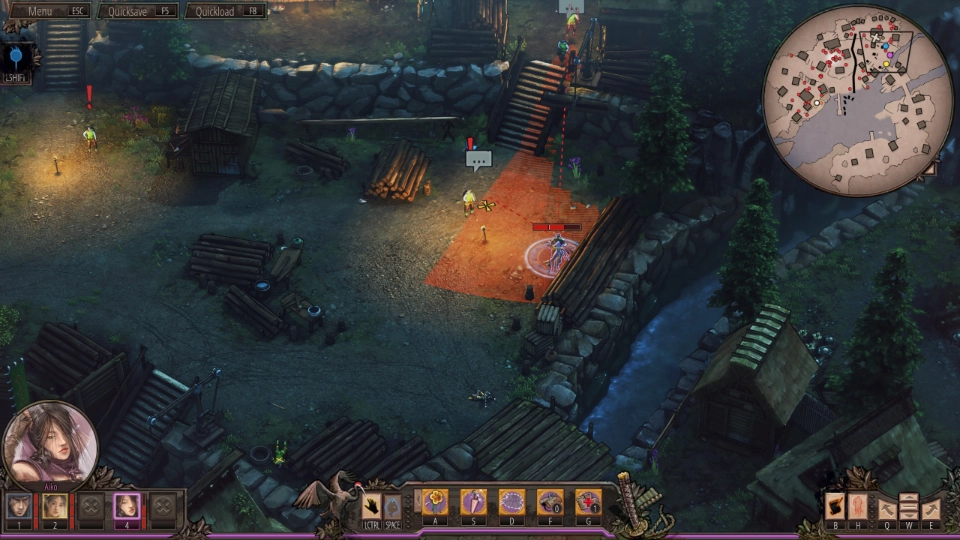
Task: Click the camera zoom control button
Action: click(908, 507)
